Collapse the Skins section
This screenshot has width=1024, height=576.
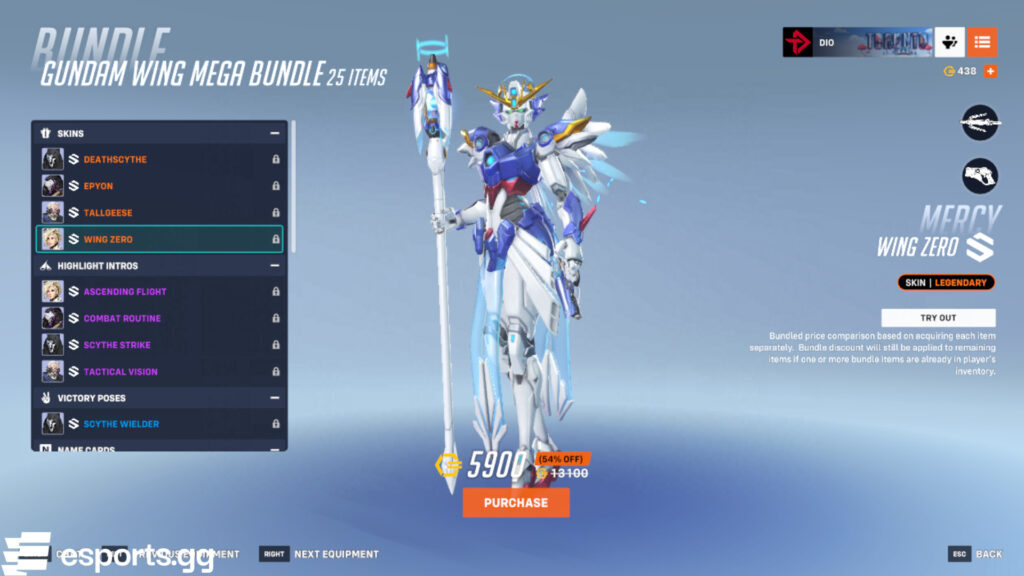click(x=274, y=133)
